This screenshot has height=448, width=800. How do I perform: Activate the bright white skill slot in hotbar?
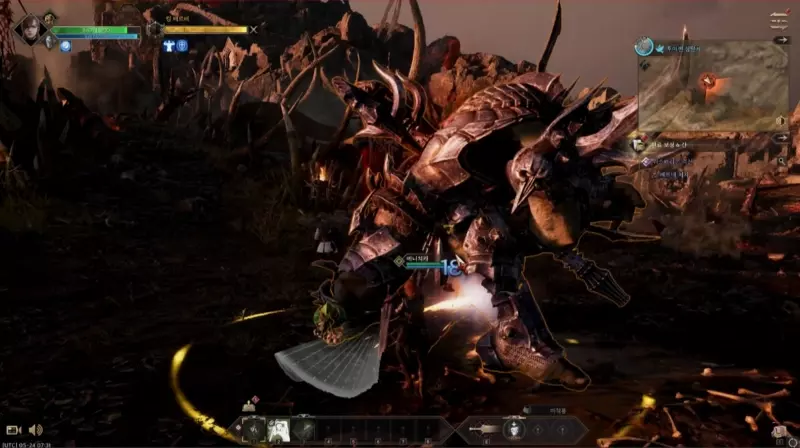278,428
